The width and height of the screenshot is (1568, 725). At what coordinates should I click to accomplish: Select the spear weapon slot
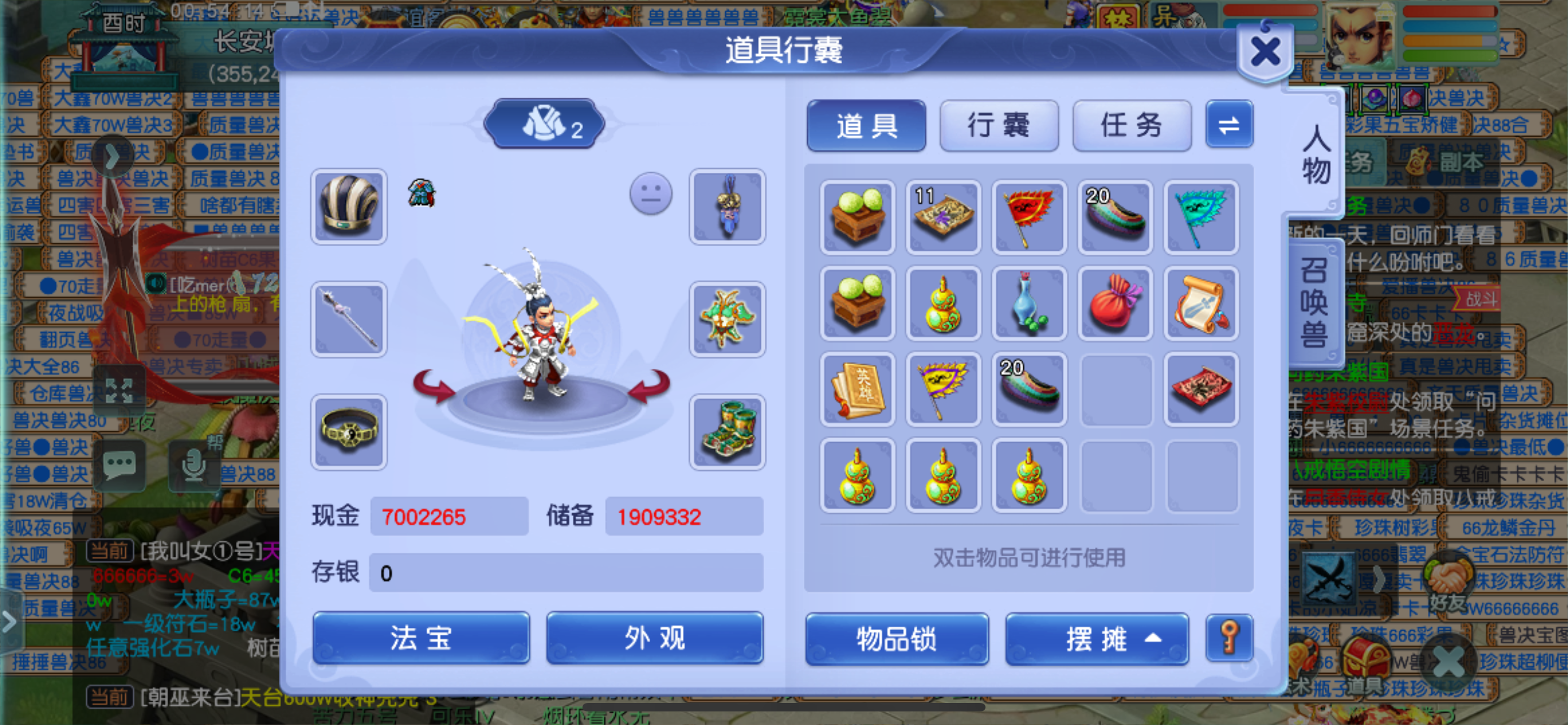pyautogui.click(x=348, y=318)
